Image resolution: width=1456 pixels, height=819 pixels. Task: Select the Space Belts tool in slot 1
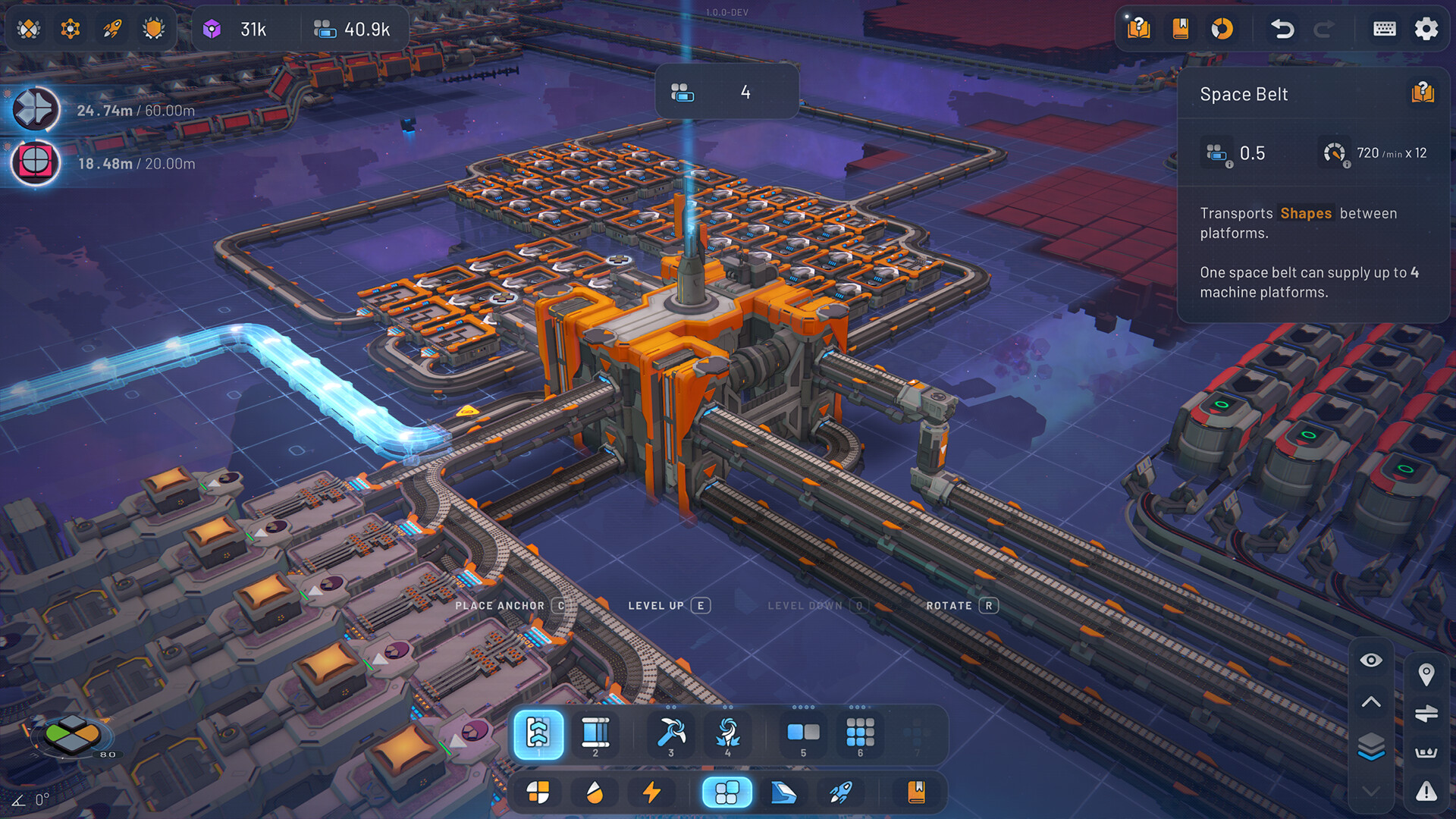click(x=538, y=733)
